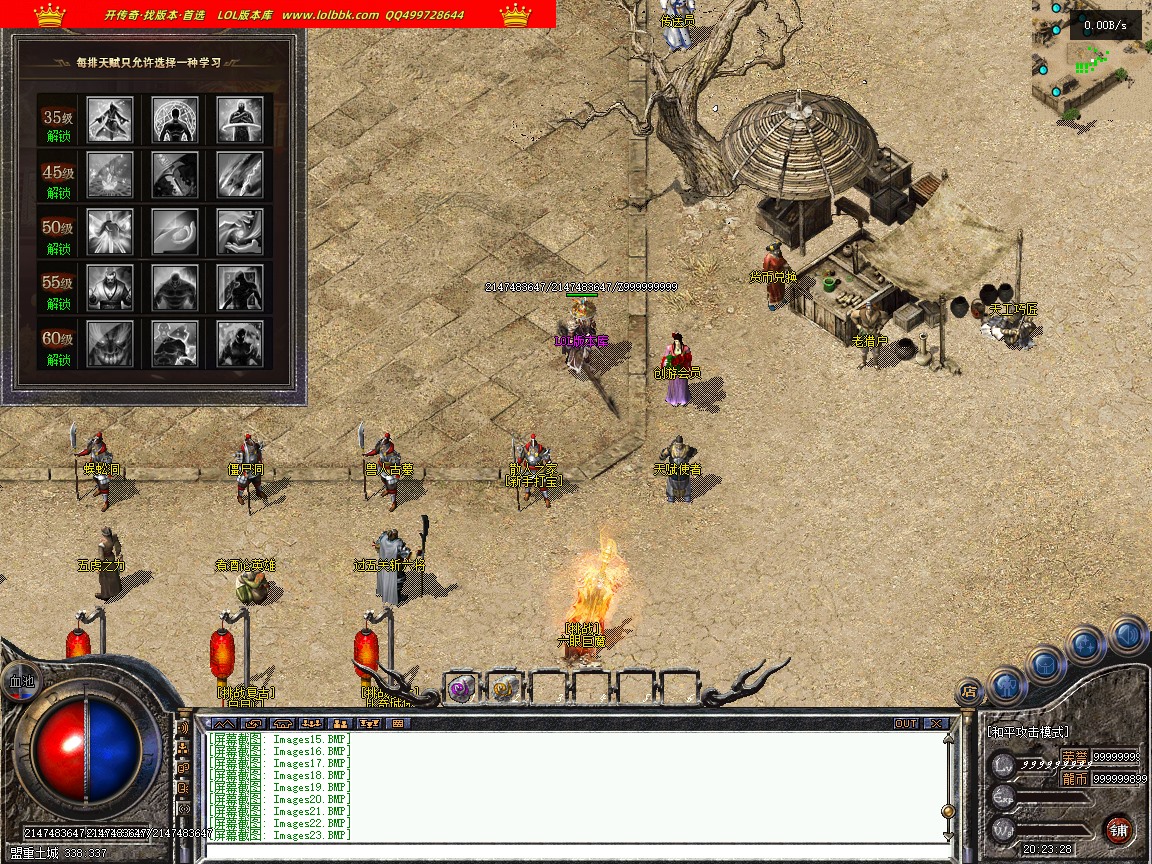The image size is (1152, 864).
Task: Choose the glowing winged figure talent
Action: tap(110, 232)
